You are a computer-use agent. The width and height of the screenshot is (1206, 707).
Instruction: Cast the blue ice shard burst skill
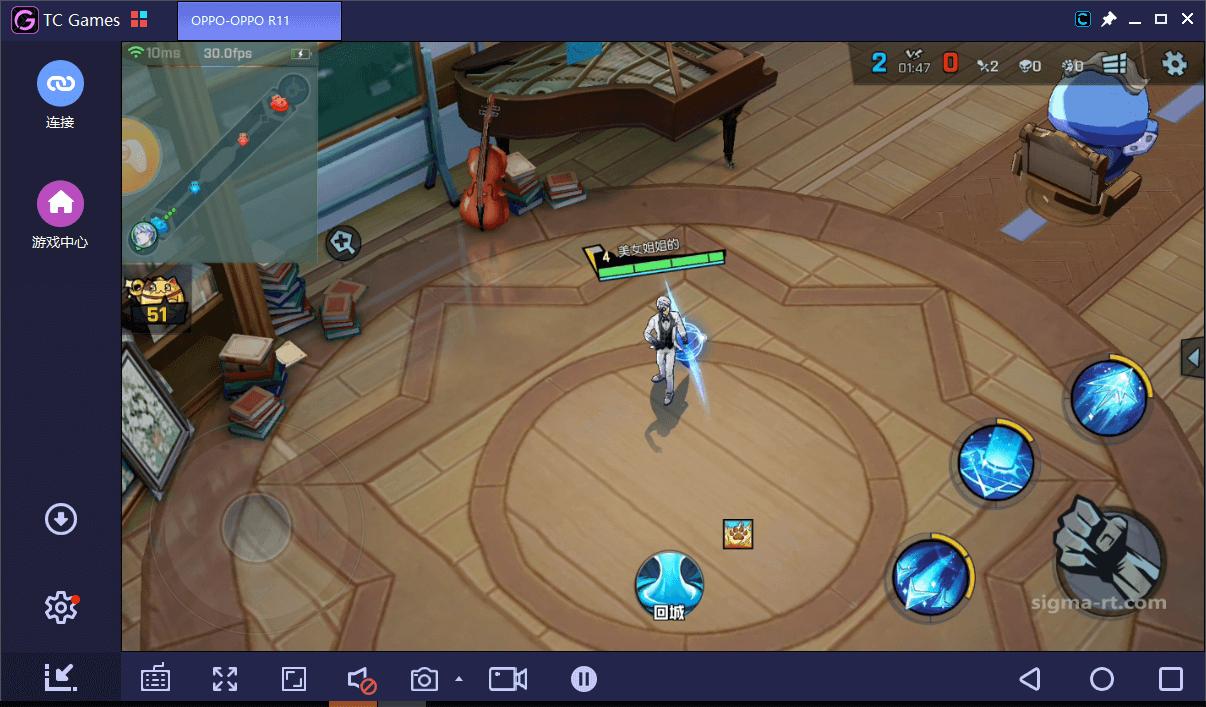[x=995, y=463]
